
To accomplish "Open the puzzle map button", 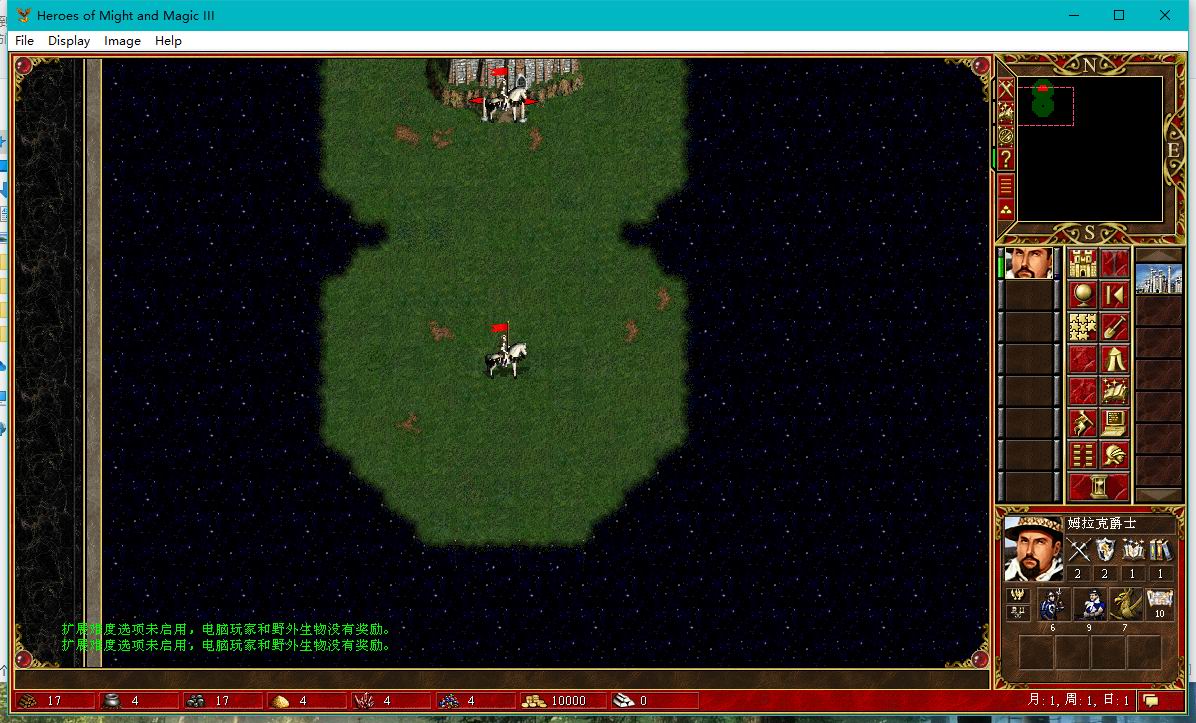I will point(1083,327).
